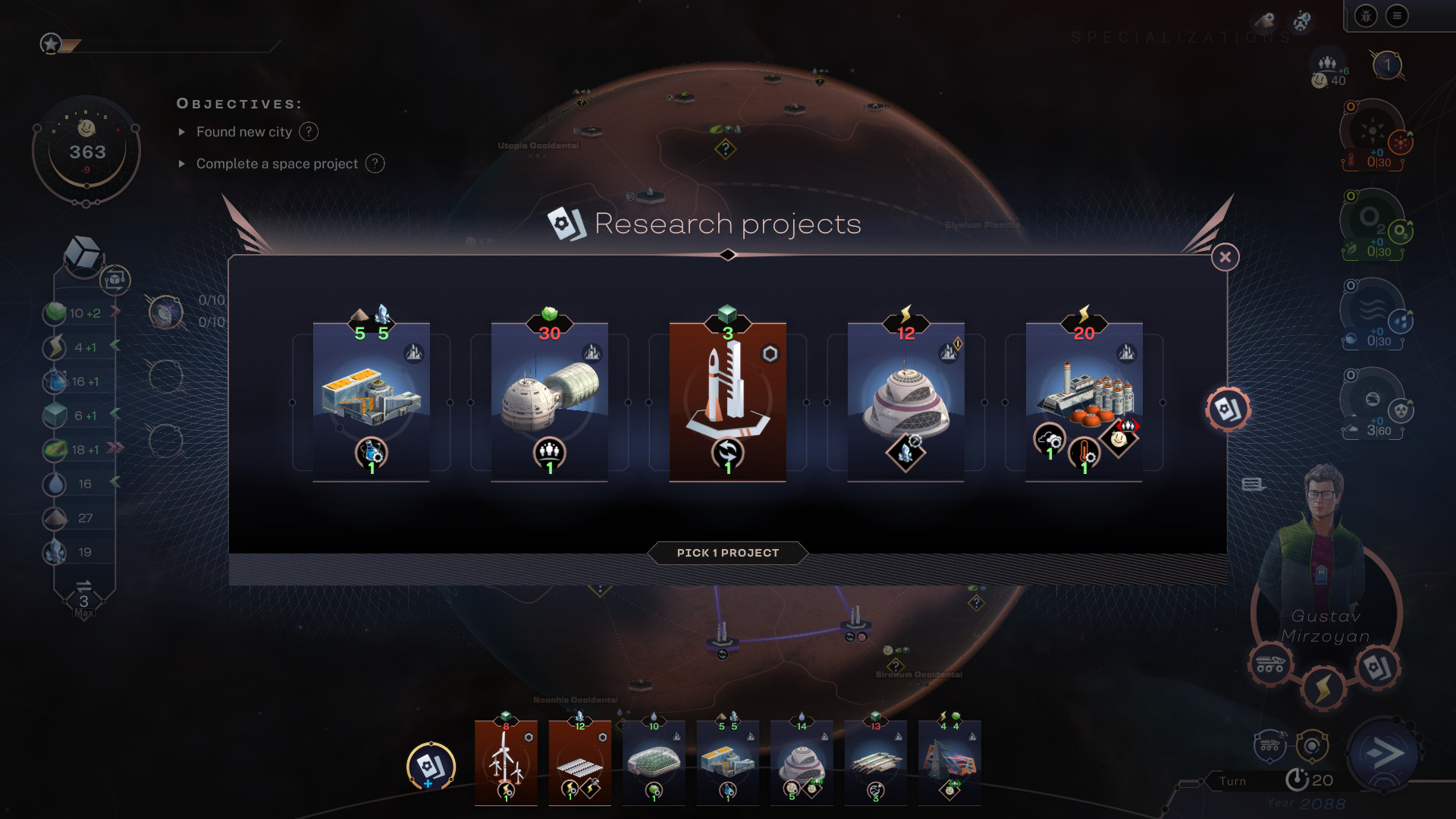This screenshot has width=1456, height=819.
Task: Click the experience progress bar beside the star
Action: click(x=167, y=45)
